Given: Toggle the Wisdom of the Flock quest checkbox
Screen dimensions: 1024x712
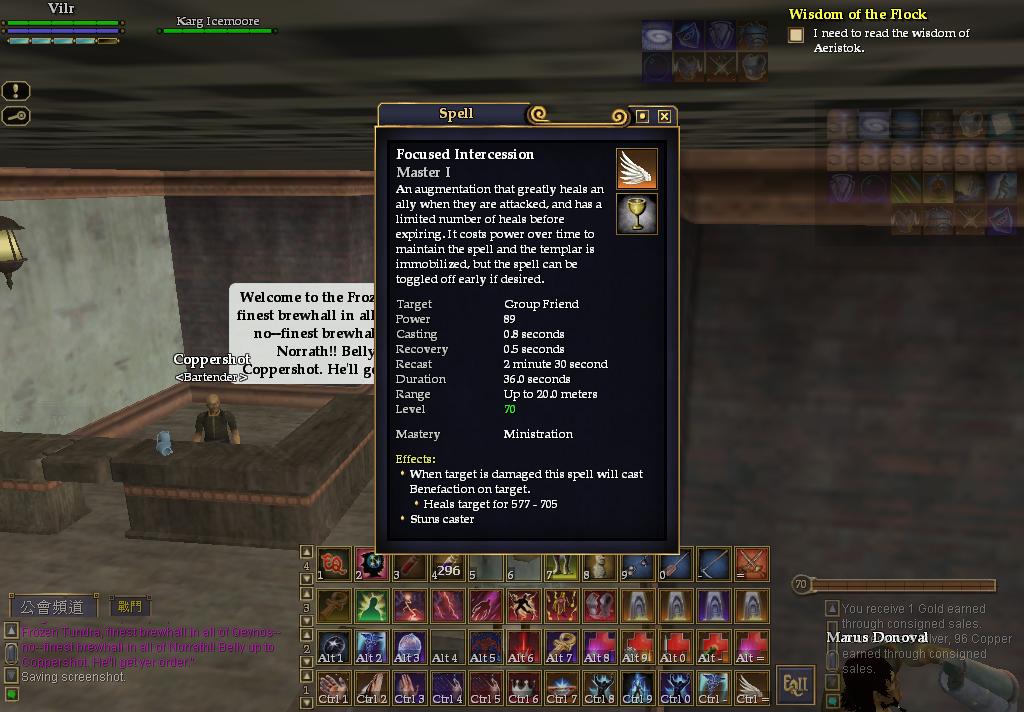Looking at the screenshot, I should point(796,35).
